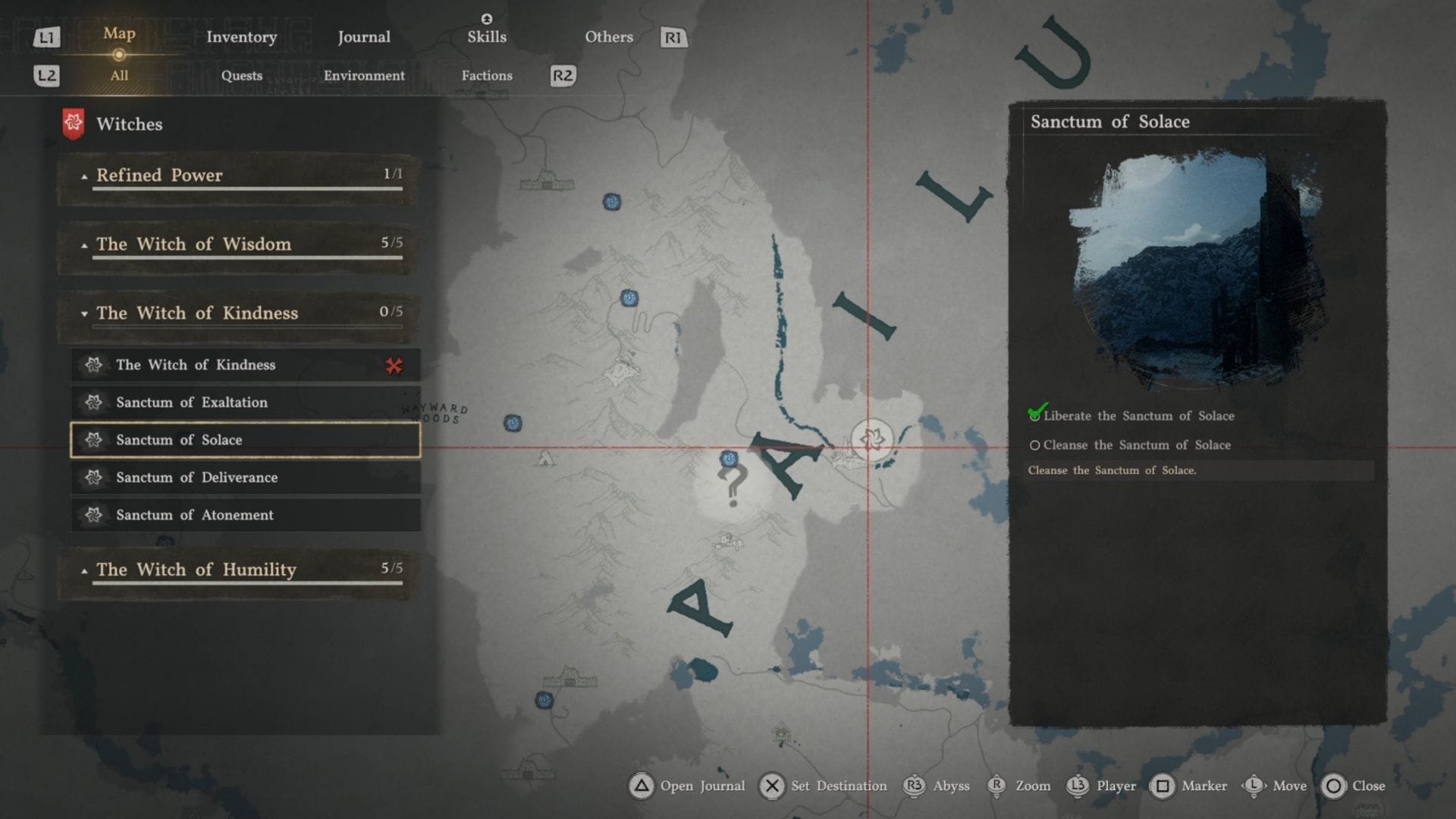Collapse The Witch of Kindness category header
This screenshot has height=819, width=1456.
tap(239, 314)
